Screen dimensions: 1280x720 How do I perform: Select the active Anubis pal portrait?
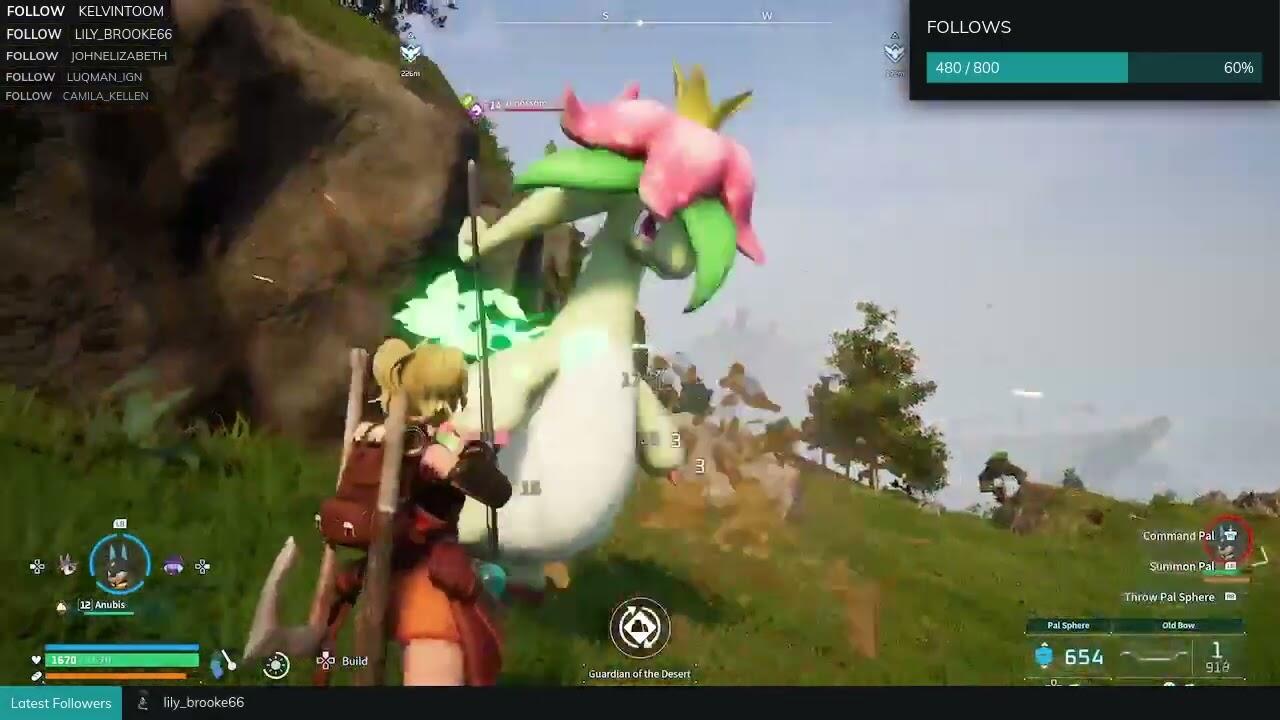120,564
